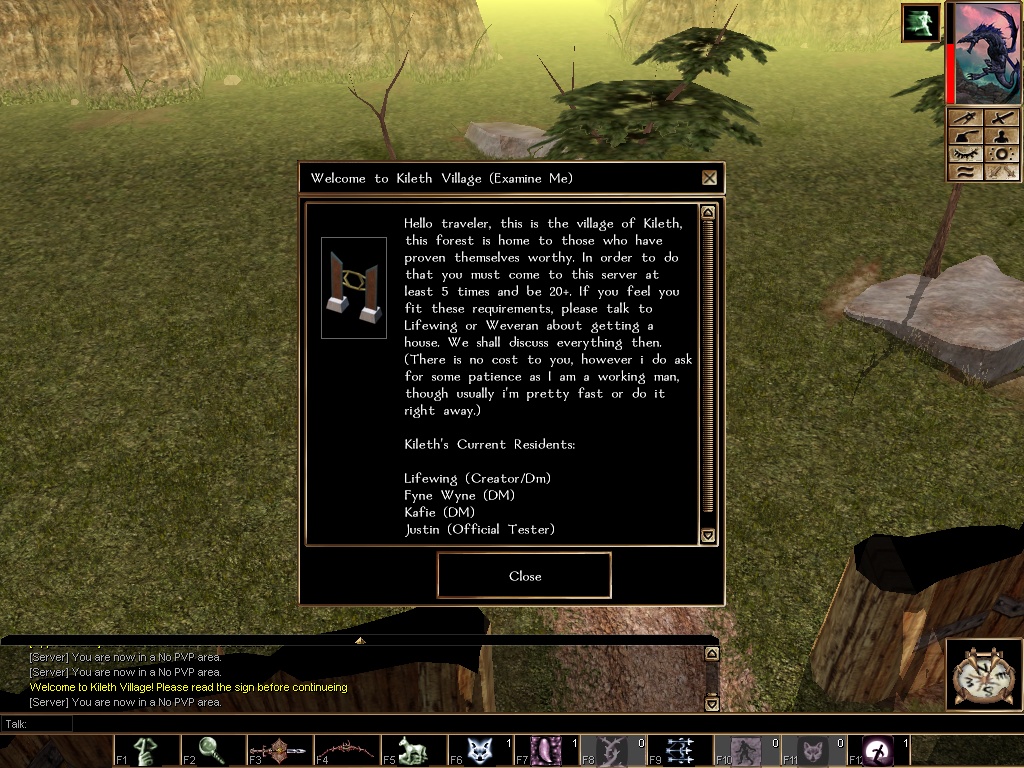Use the F12 glowing figure quickslot

click(880, 750)
